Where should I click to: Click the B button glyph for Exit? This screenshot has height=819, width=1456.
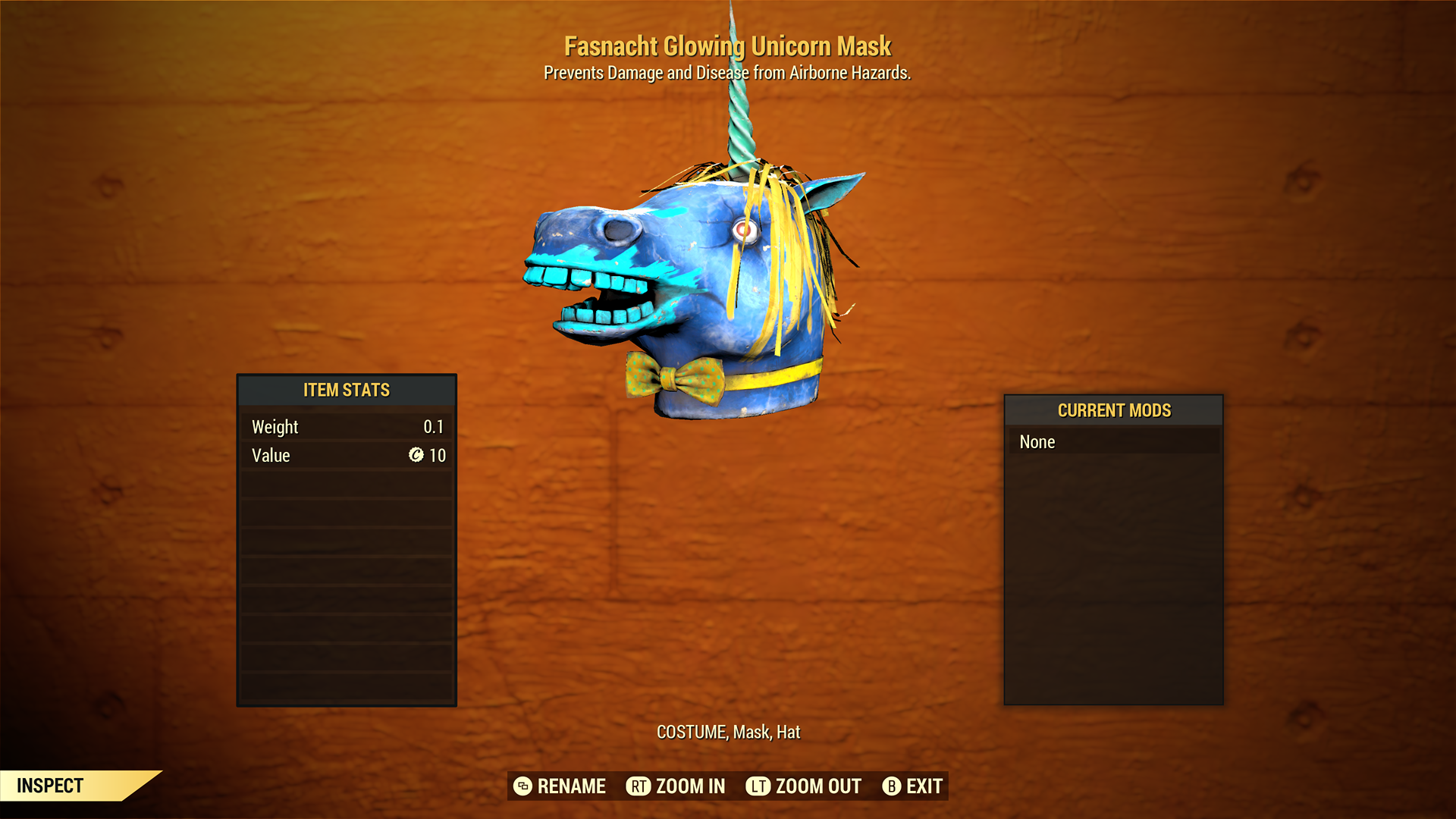coord(891,786)
